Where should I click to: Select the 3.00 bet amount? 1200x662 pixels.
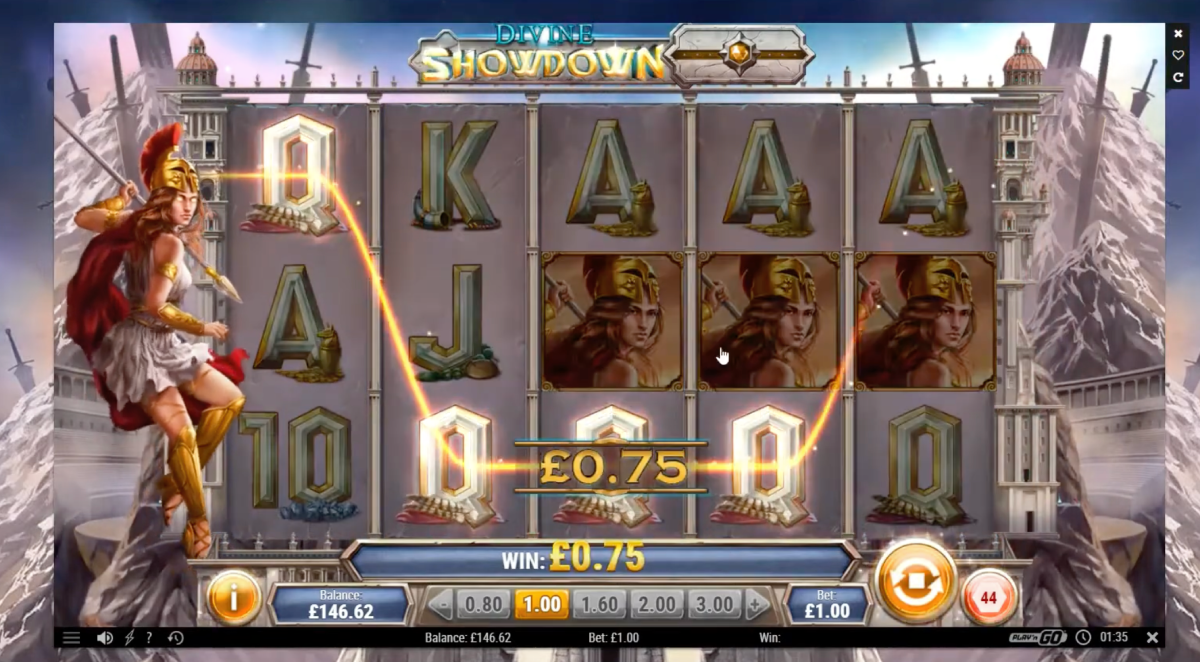tap(714, 605)
